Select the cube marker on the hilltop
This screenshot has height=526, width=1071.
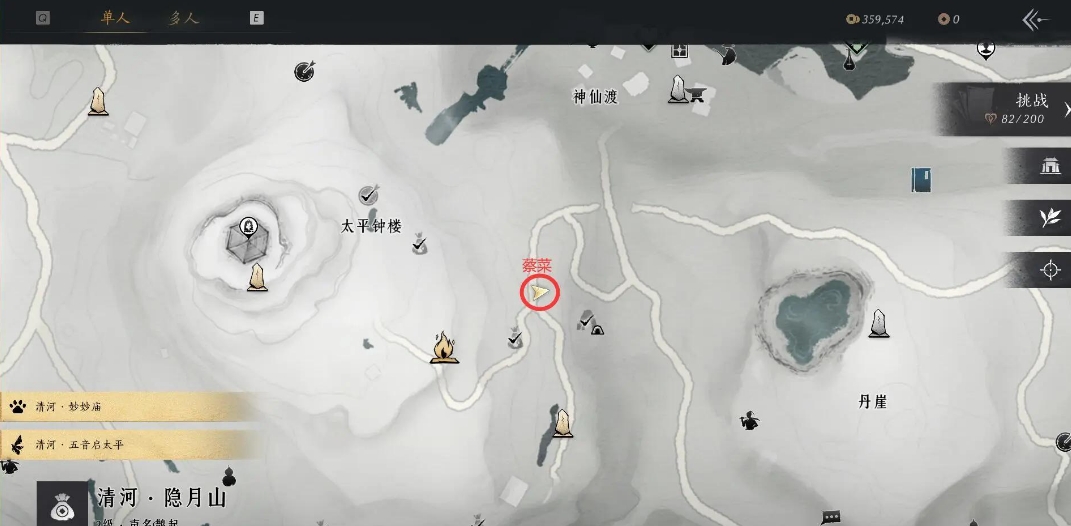pos(248,238)
